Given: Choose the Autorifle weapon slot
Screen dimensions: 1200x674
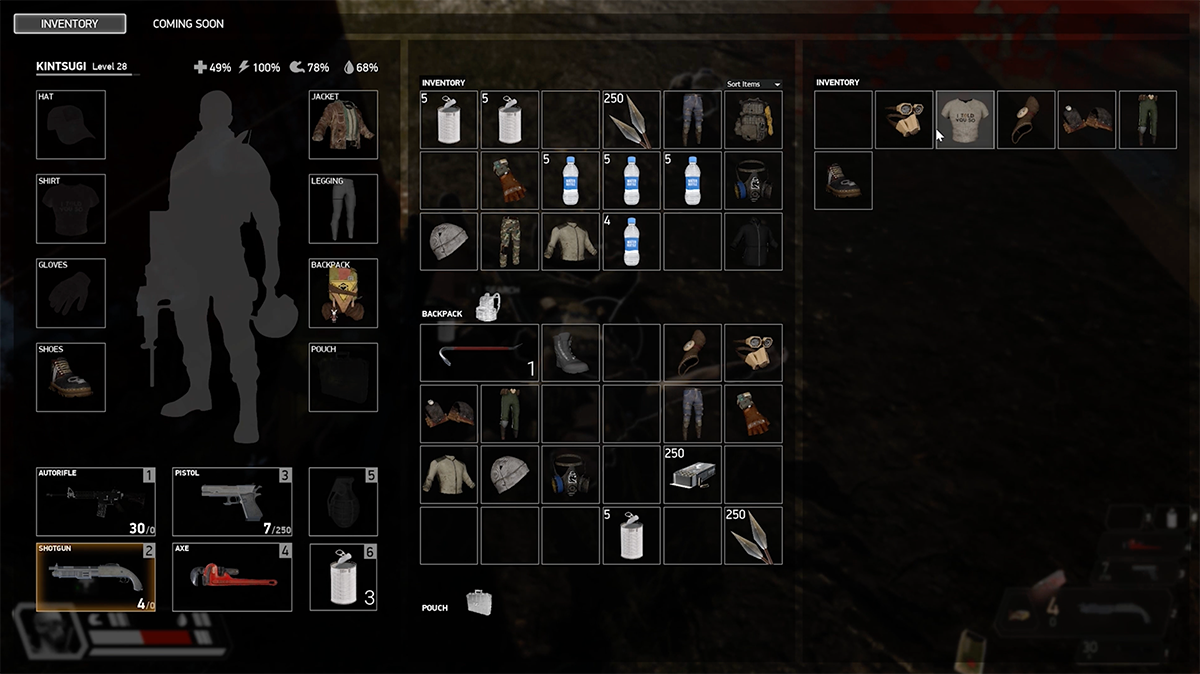Looking at the screenshot, I should coord(95,501).
